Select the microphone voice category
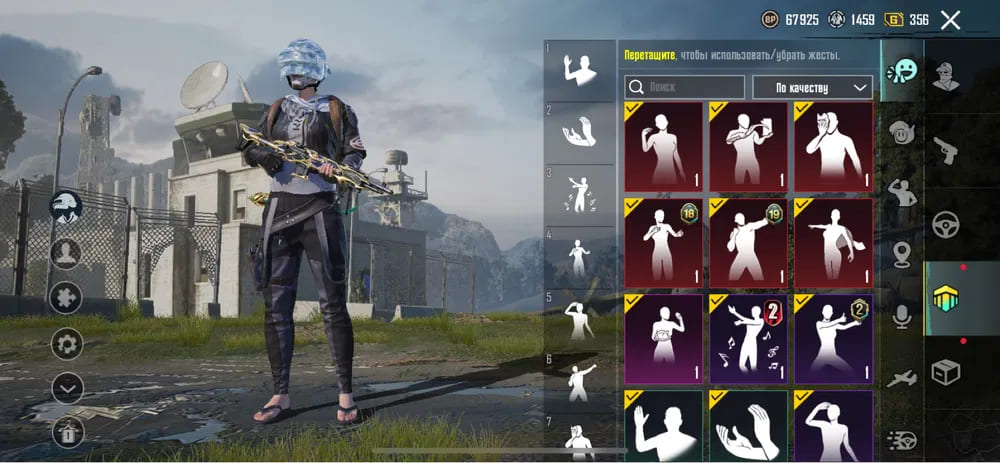Screen dimensions: 1000x463 tap(902, 317)
